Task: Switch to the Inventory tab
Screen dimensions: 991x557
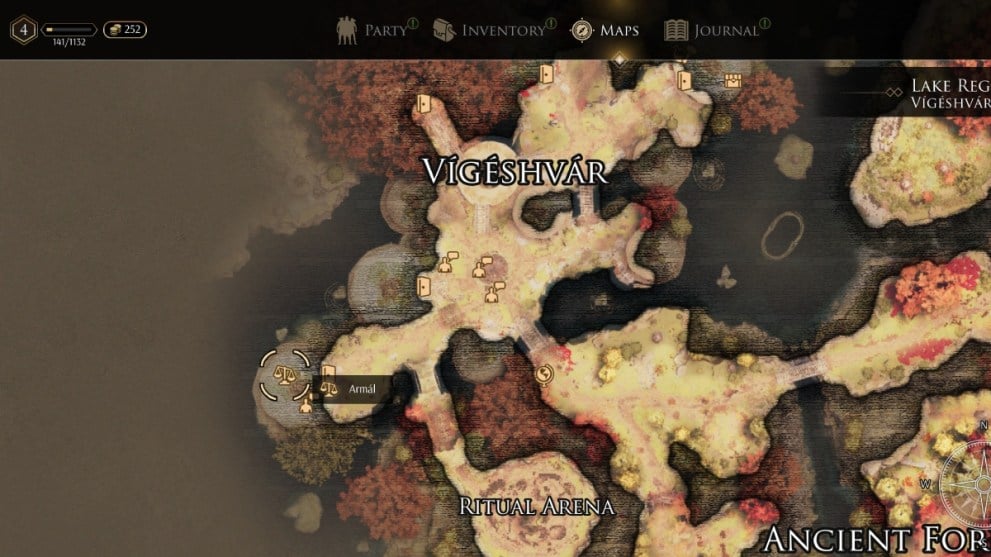Action: 490,30
